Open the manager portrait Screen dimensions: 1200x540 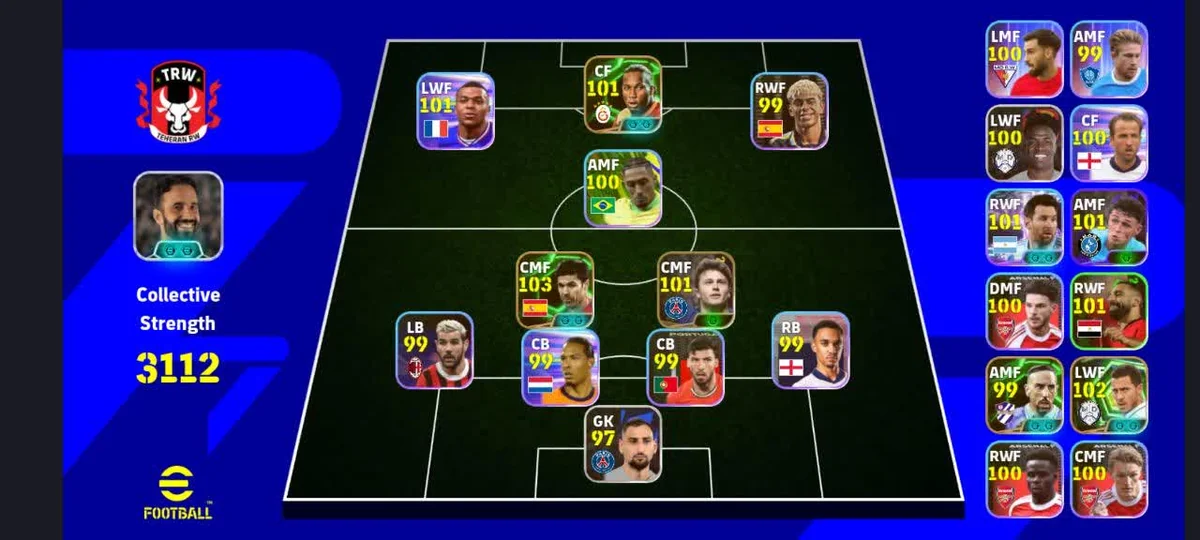(178, 216)
